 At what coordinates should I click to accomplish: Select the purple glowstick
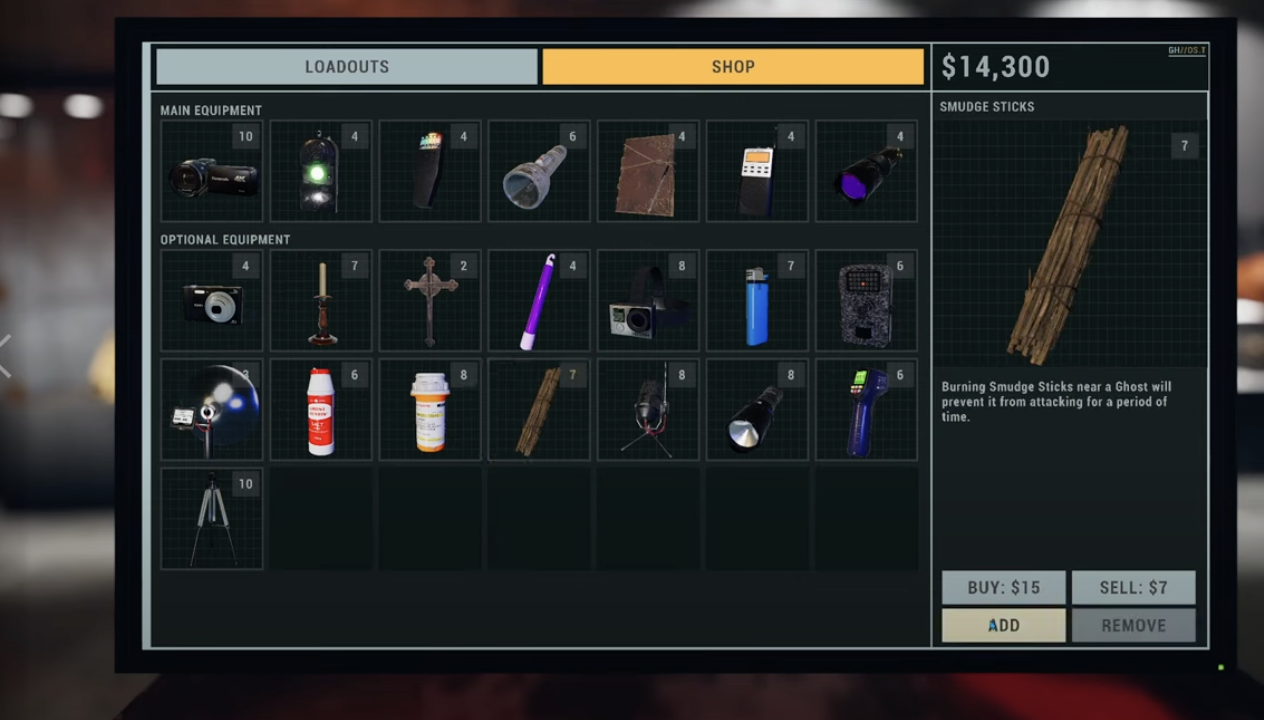pos(539,300)
